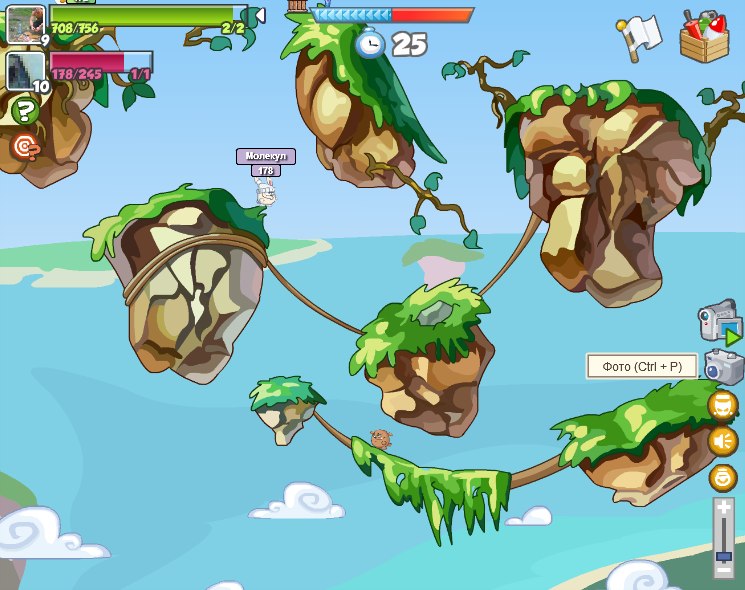Take a screenshot with the photo camera icon
This screenshot has height=590, width=745.
723,367
